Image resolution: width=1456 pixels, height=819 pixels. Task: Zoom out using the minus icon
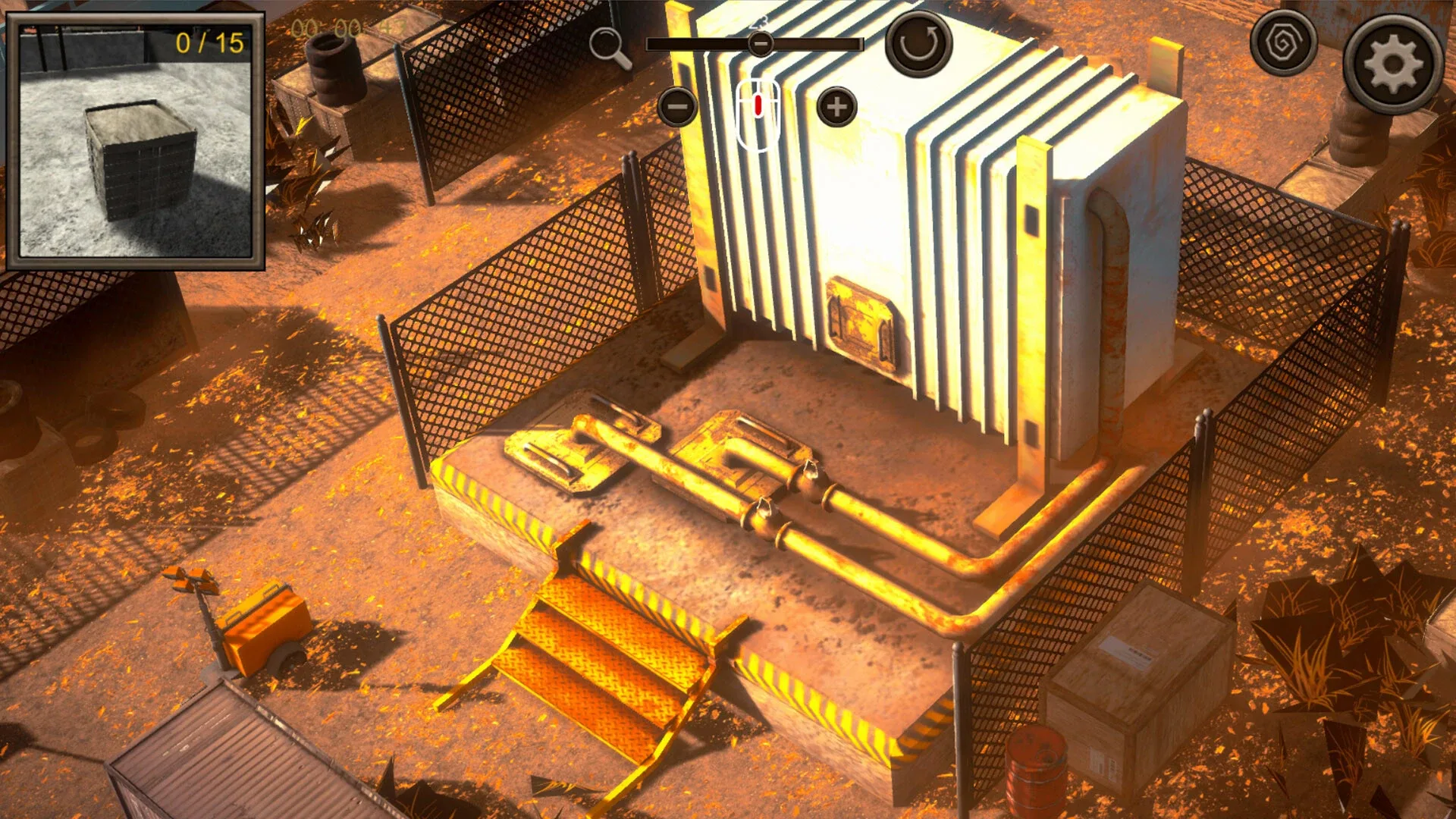coord(677,106)
